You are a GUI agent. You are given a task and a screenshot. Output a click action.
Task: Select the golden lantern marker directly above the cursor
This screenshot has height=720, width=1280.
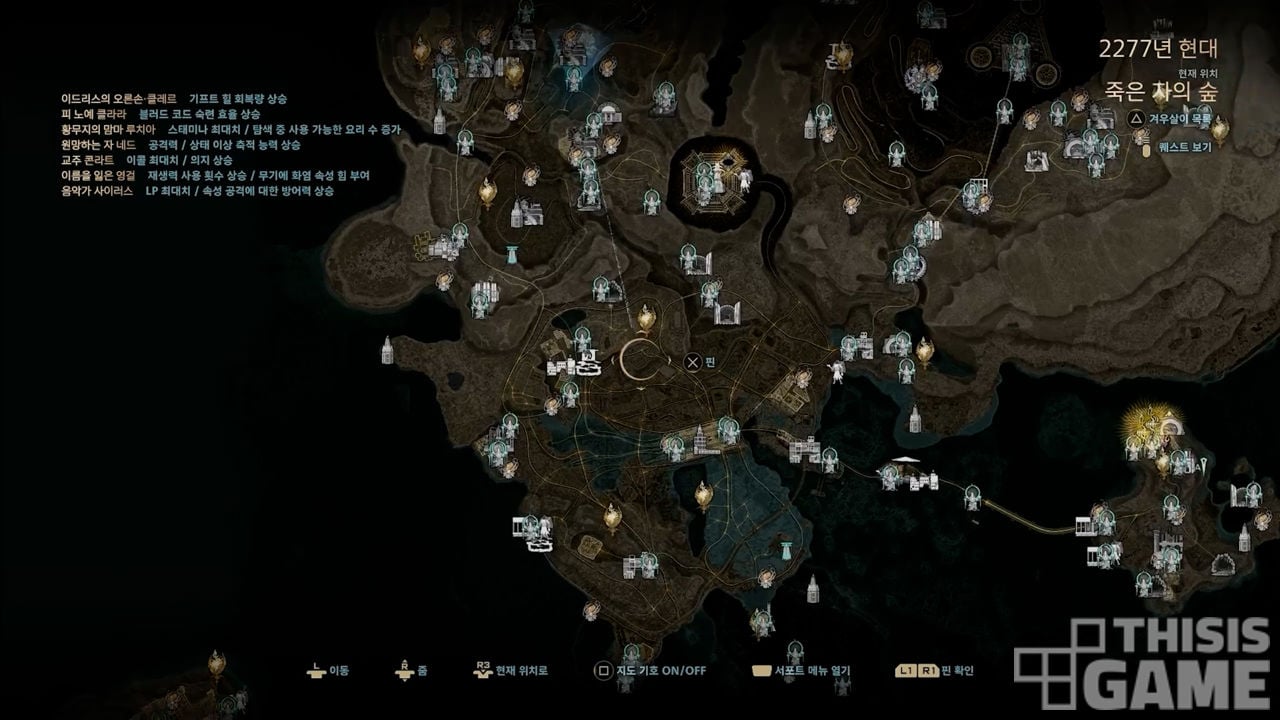pyautogui.click(x=647, y=320)
